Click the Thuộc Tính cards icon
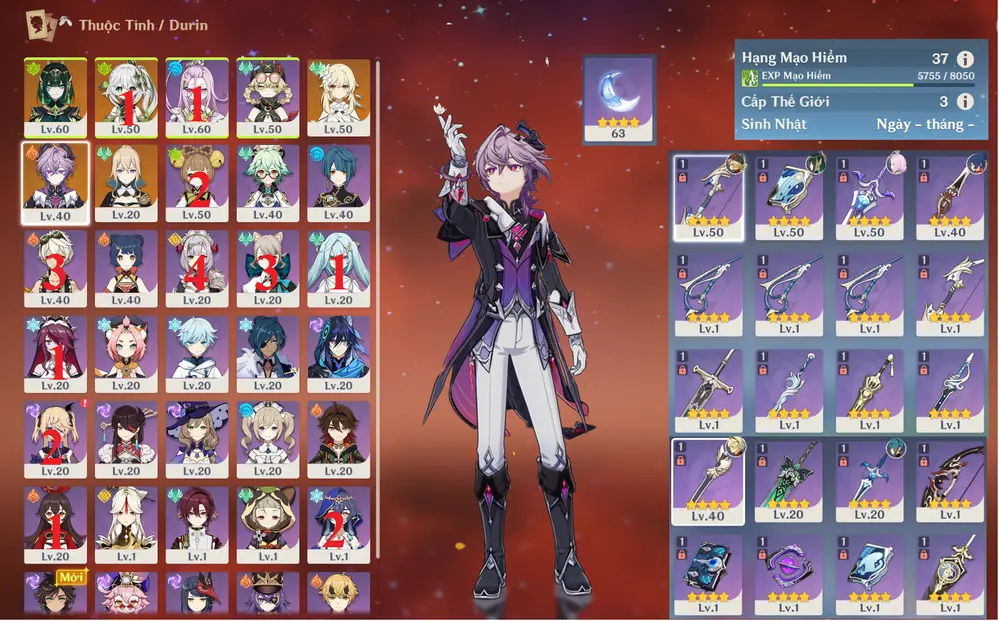This screenshot has width=999, height=621. coord(40,23)
